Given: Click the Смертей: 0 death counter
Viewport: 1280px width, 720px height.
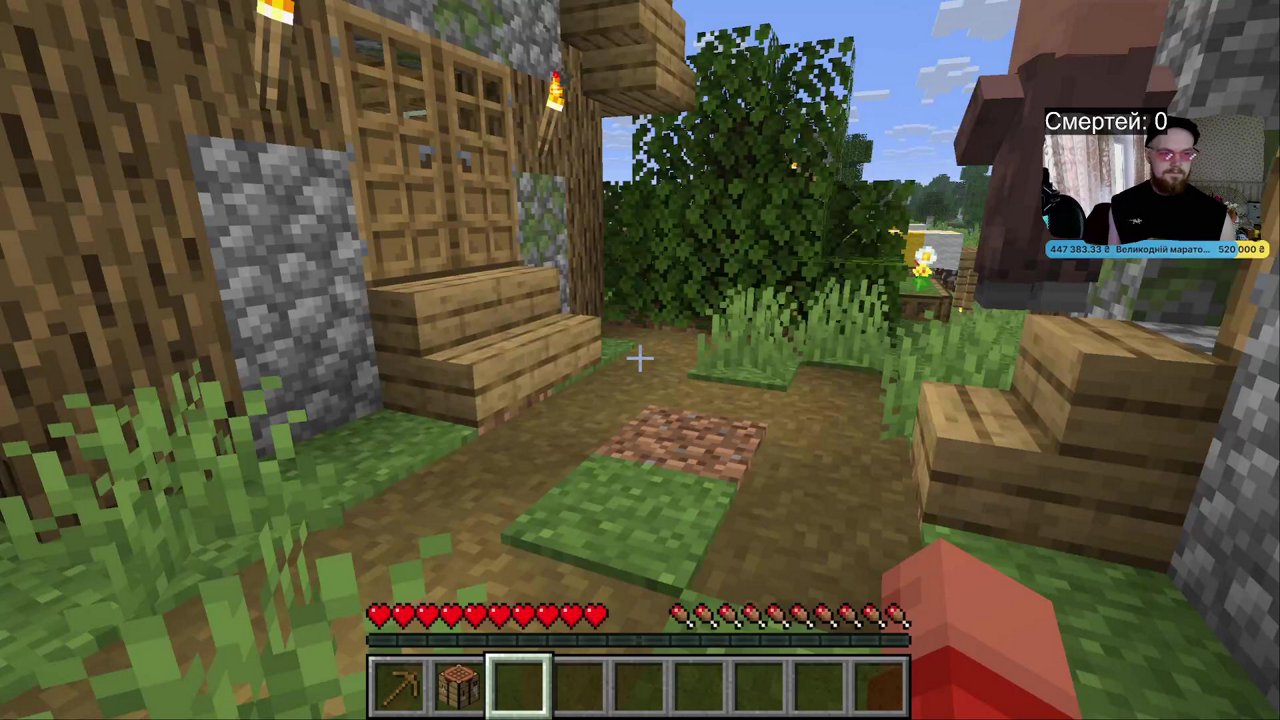Looking at the screenshot, I should tap(1104, 121).
